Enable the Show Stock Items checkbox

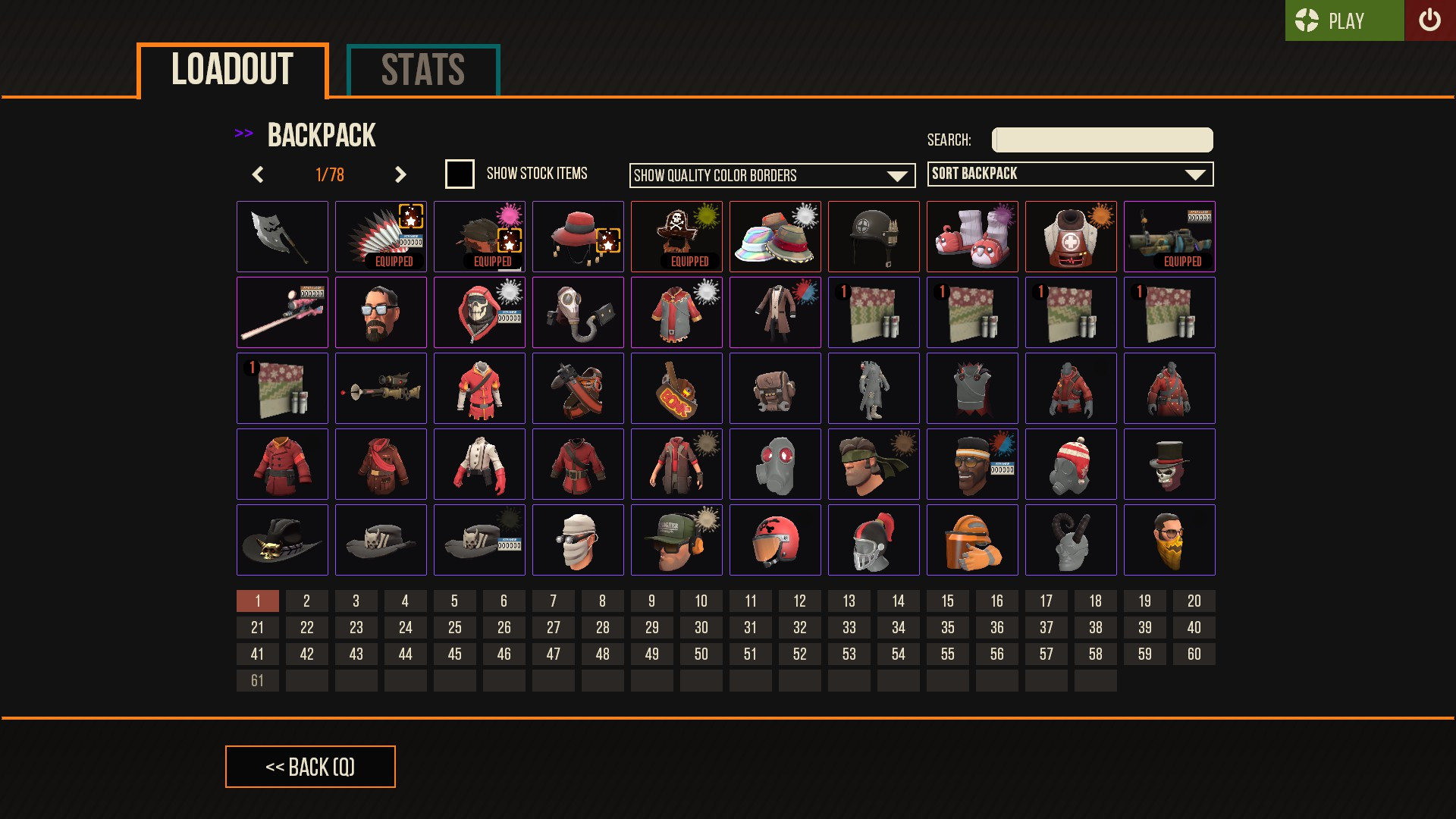click(x=459, y=174)
